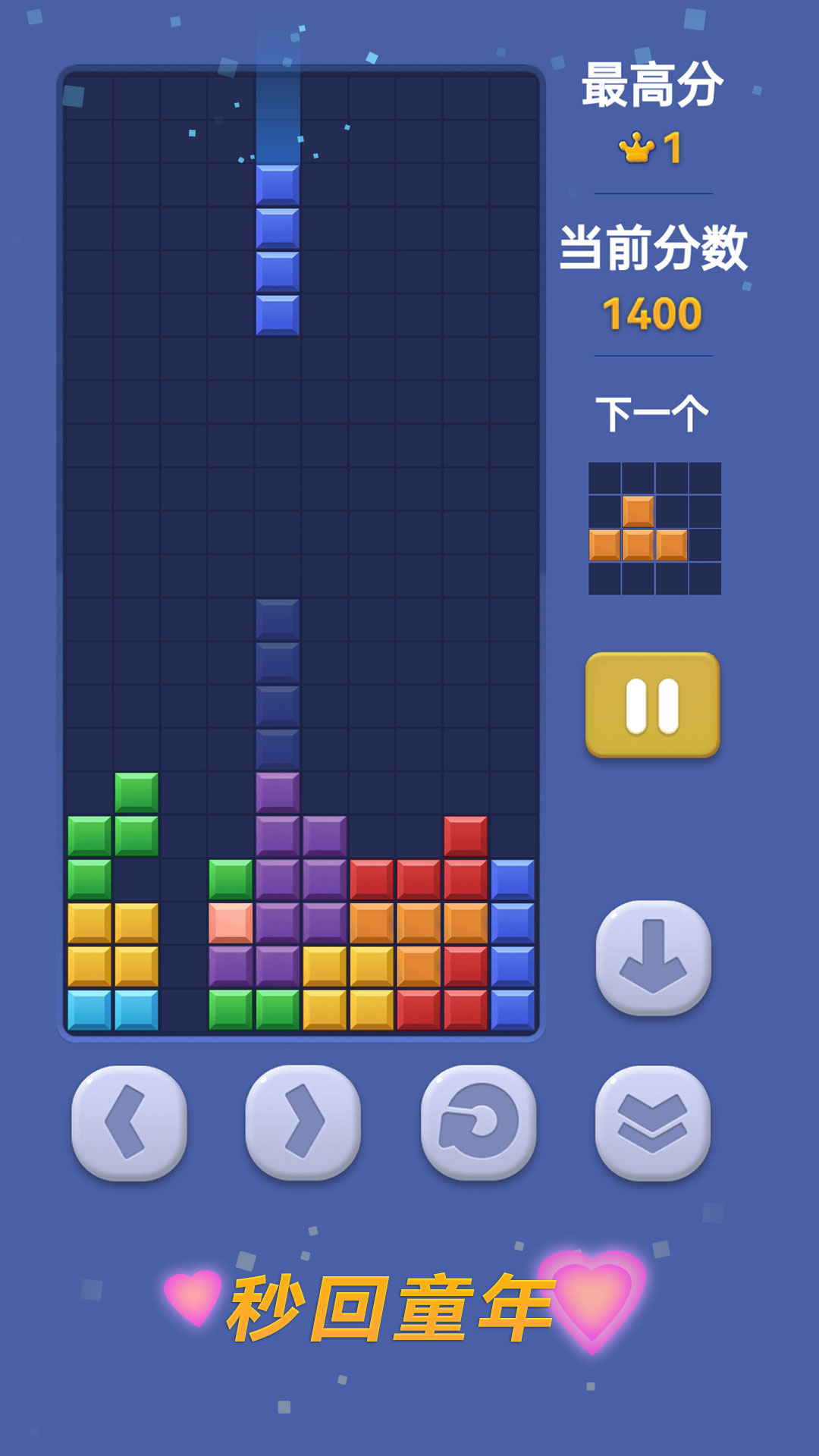The width and height of the screenshot is (819, 1456).
Task: Rotate the falling piece with the circular arrow
Action: pyautogui.click(x=479, y=1122)
